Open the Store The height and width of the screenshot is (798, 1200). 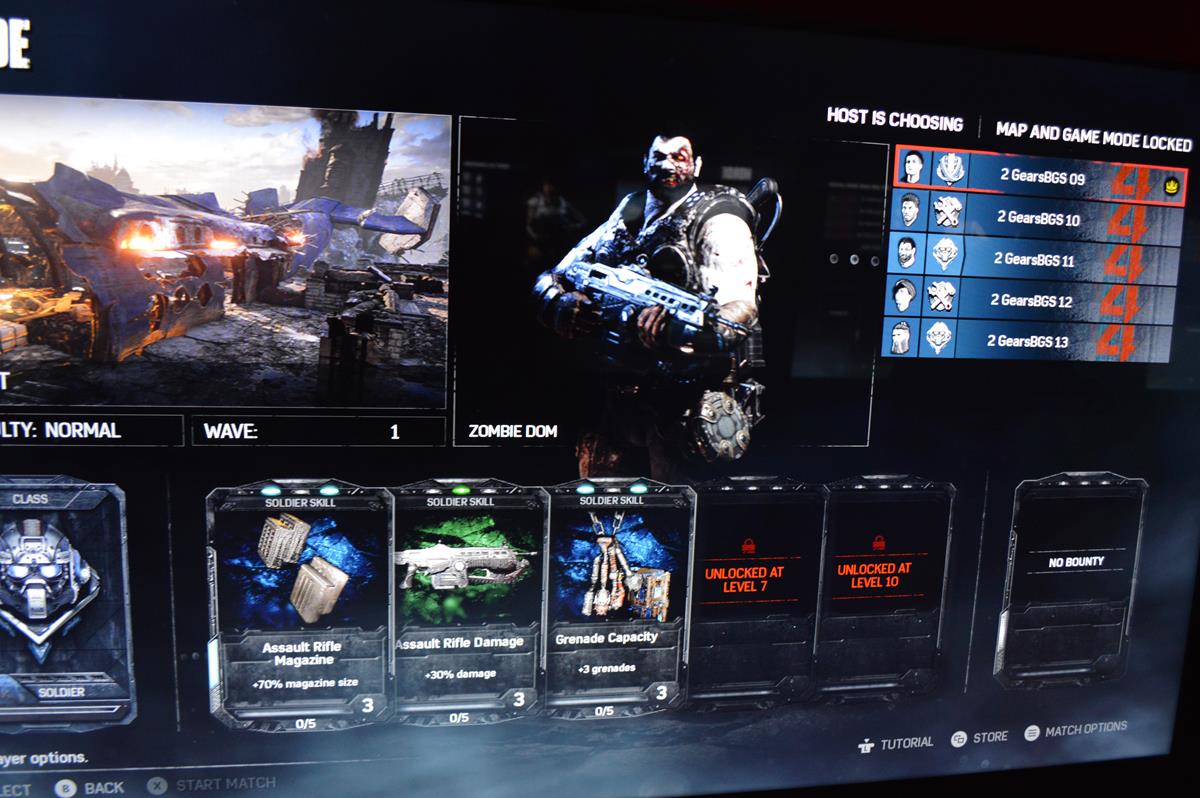pyautogui.click(x=979, y=737)
